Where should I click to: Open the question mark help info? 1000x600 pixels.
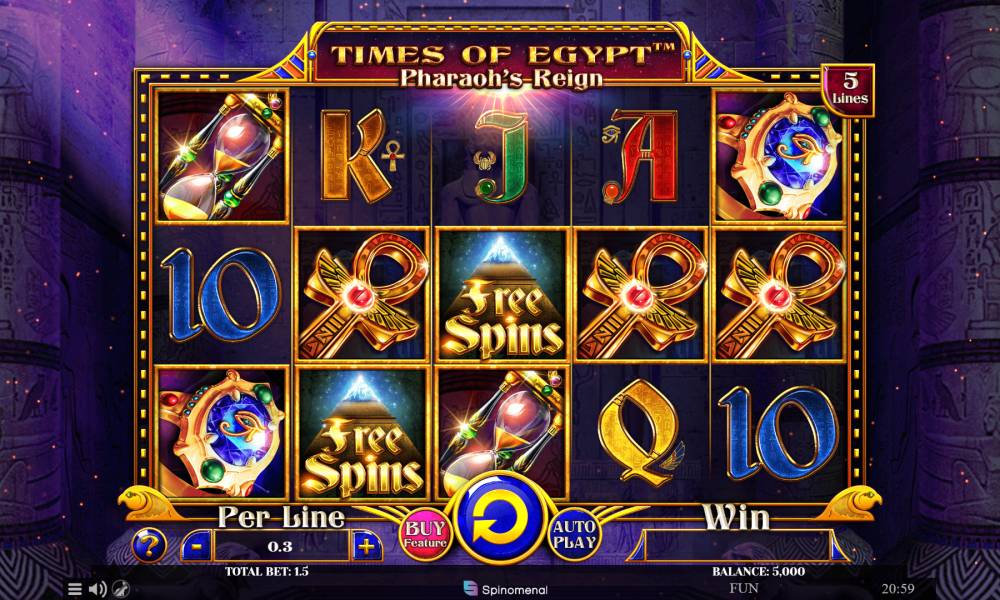pyautogui.click(x=149, y=545)
